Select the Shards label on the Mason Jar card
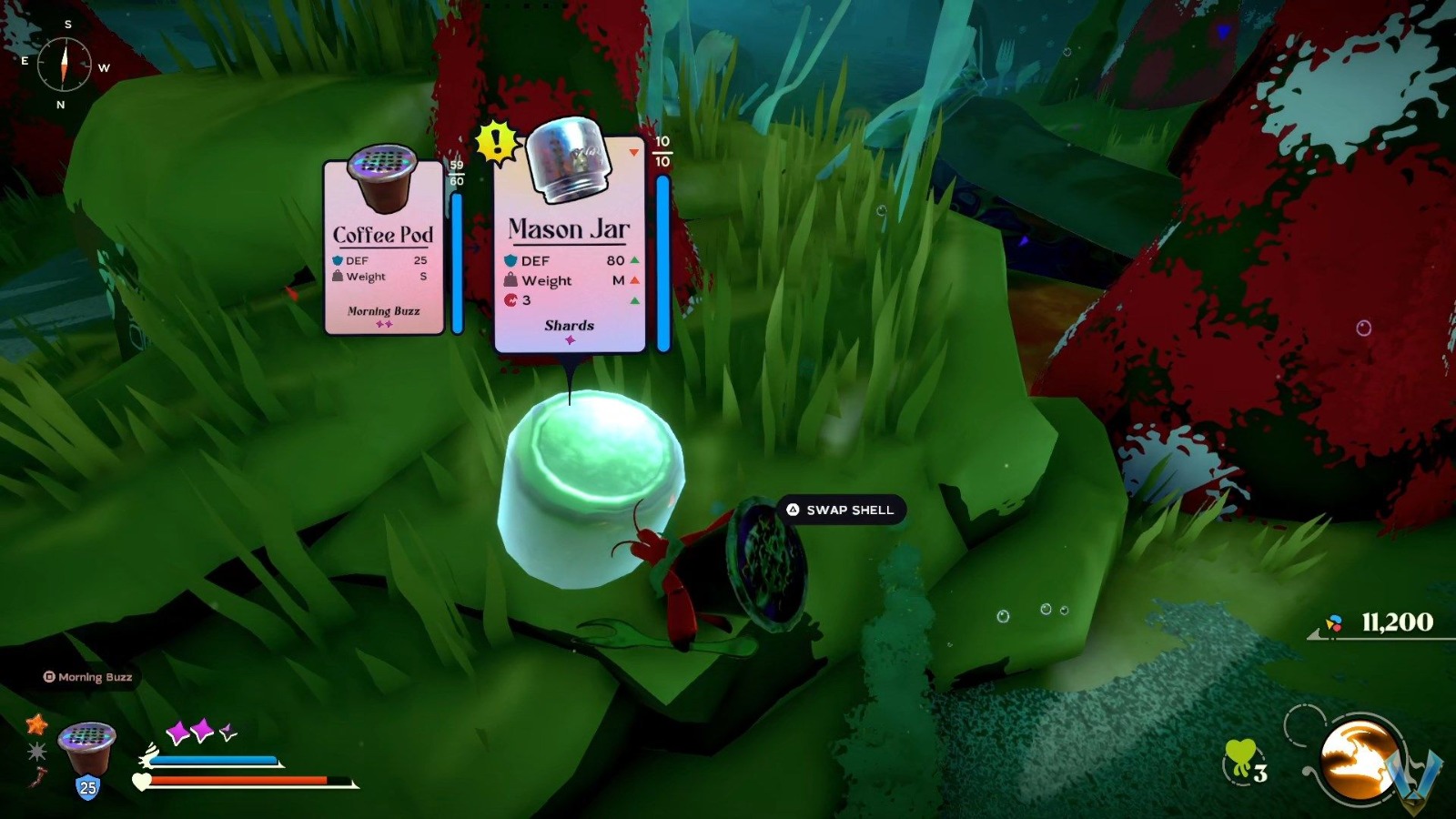1456x819 pixels. point(570,325)
